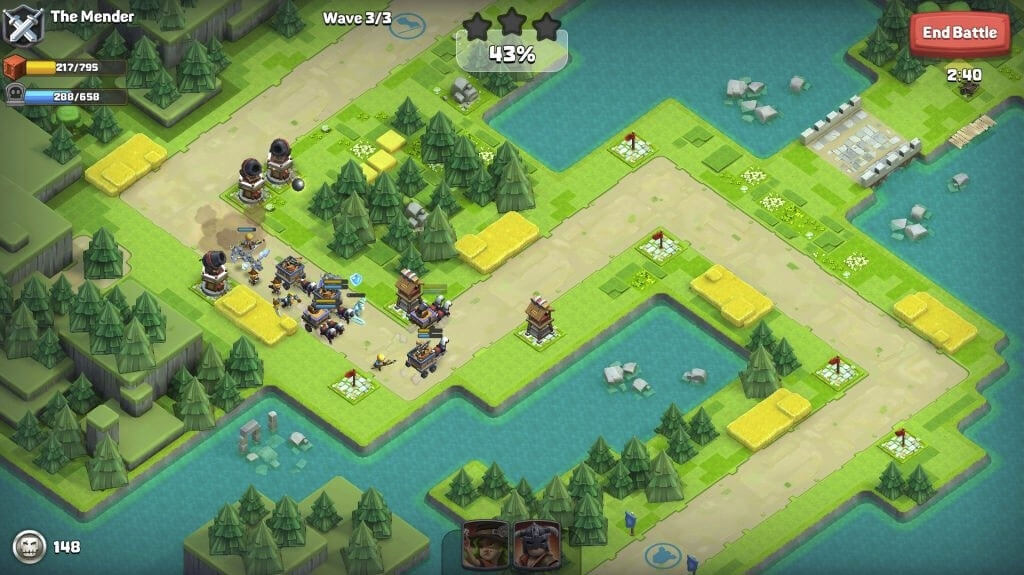Select the horned-helmet hero portrait

coord(536,545)
